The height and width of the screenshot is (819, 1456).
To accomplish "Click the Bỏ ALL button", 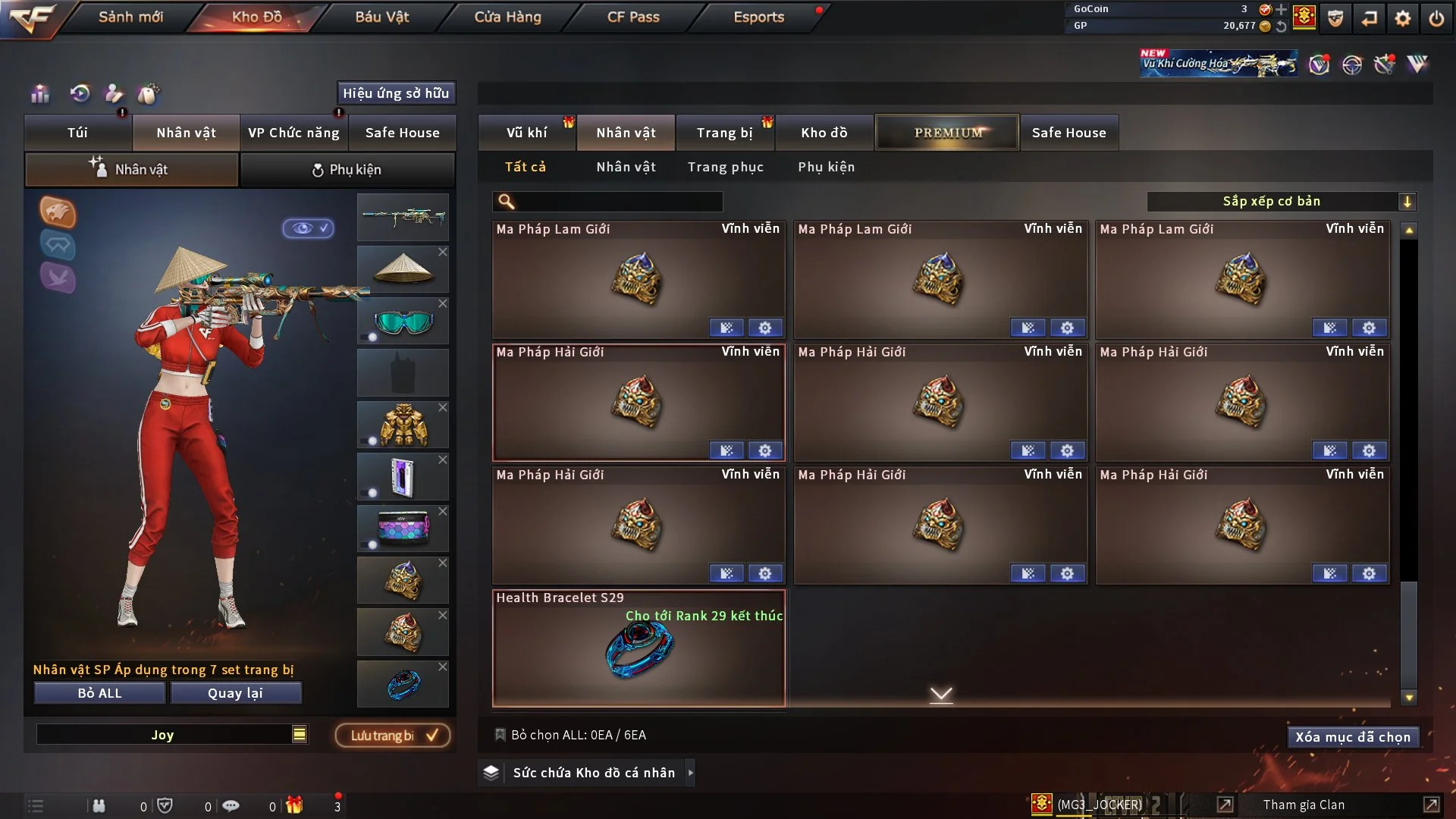I will click(99, 693).
